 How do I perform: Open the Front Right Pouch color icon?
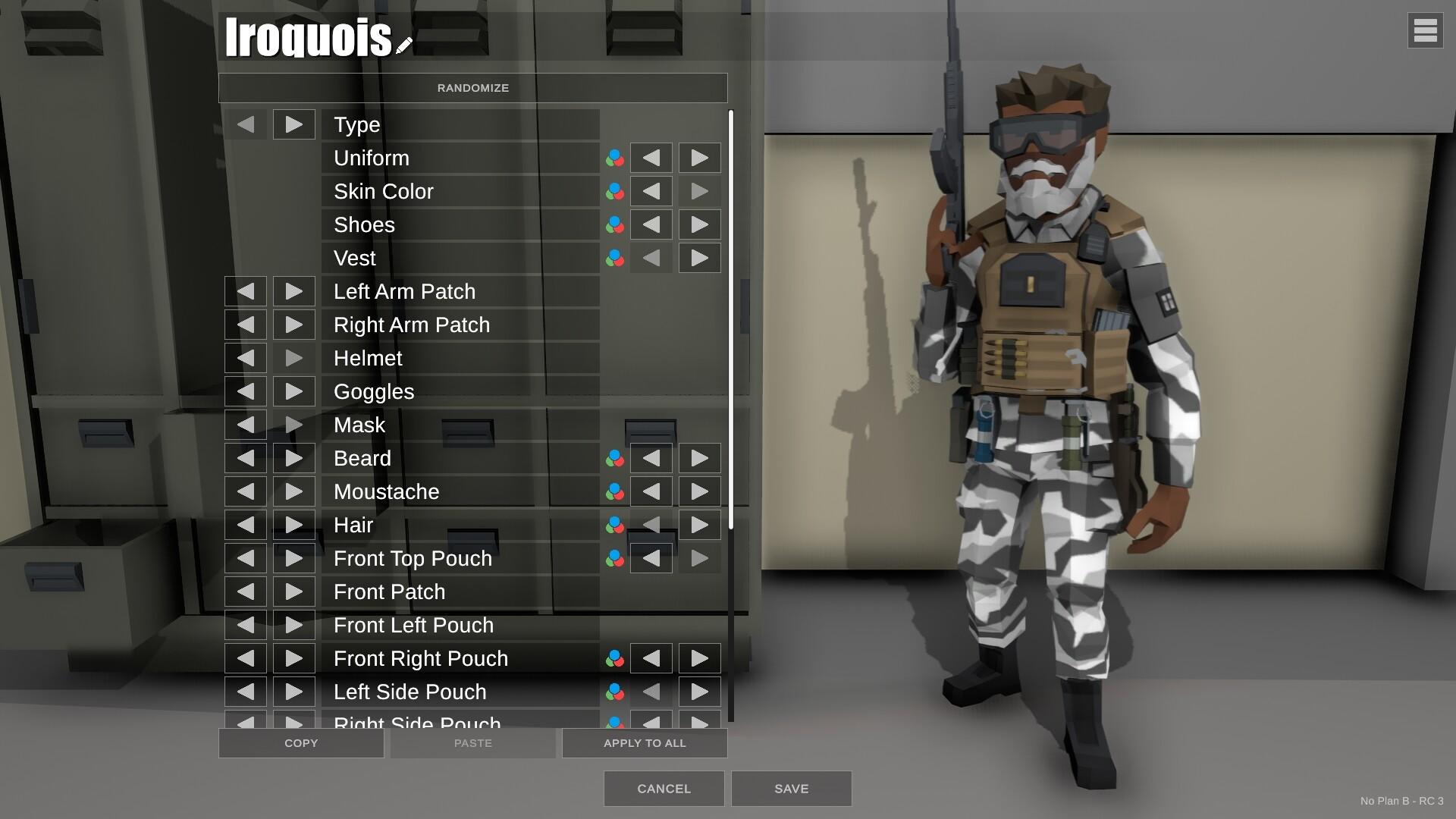[x=614, y=658]
